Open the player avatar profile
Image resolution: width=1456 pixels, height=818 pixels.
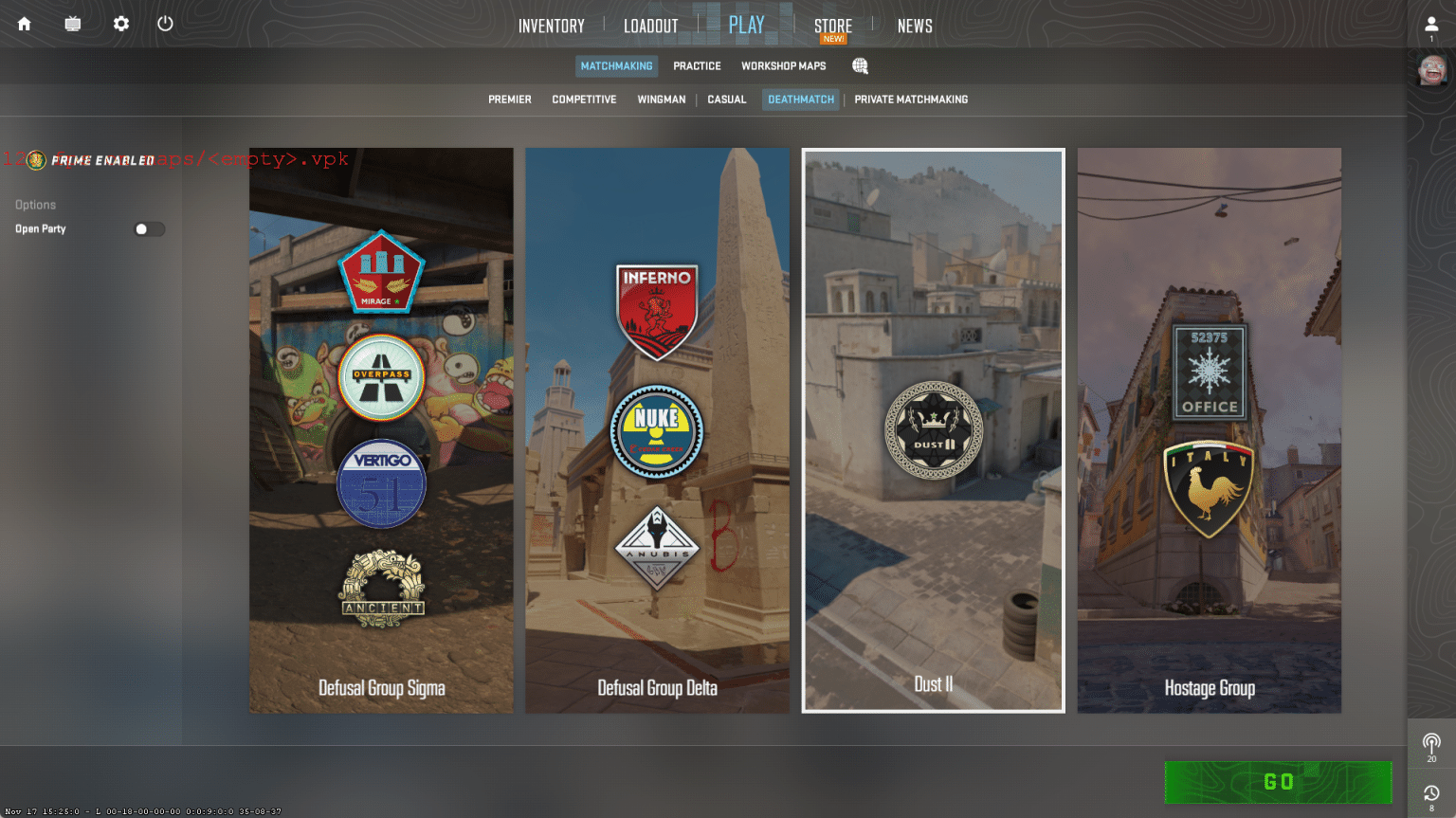(x=1431, y=69)
